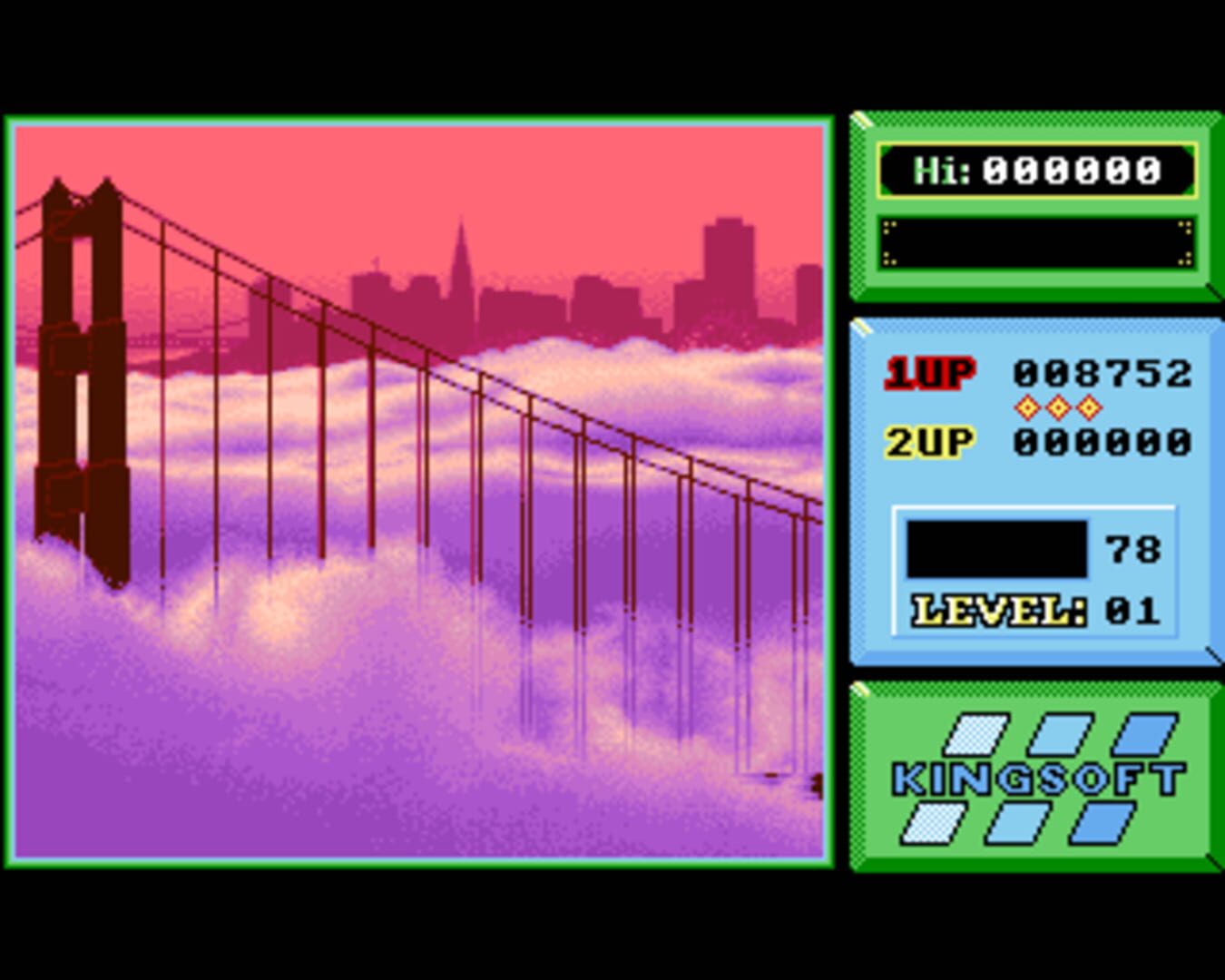Viewport: 1225px width, 980px height.
Task: Expand the green KINGSOFT panel
Action: coord(1034,776)
